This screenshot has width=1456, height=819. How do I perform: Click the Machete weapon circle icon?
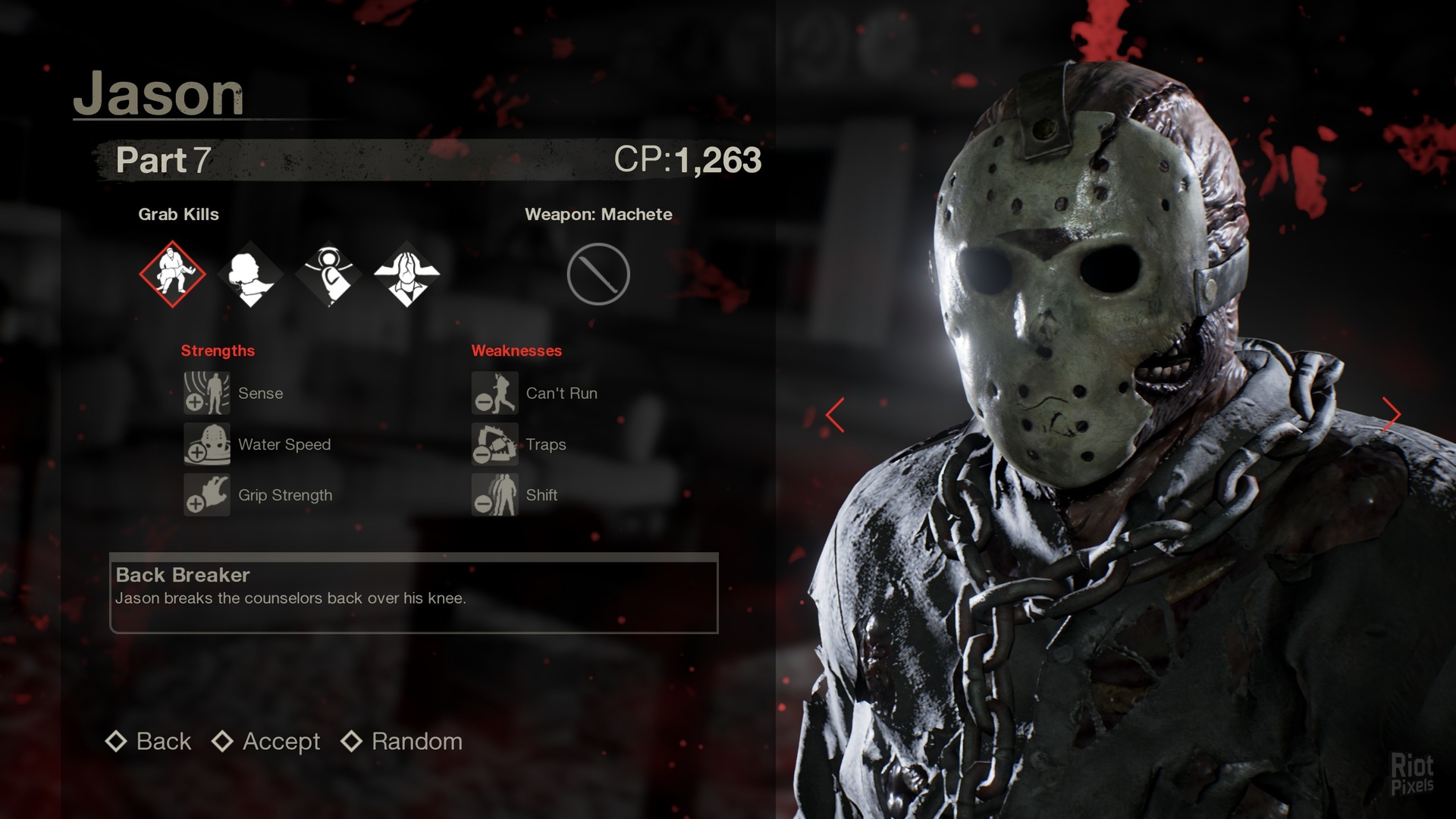tap(598, 274)
